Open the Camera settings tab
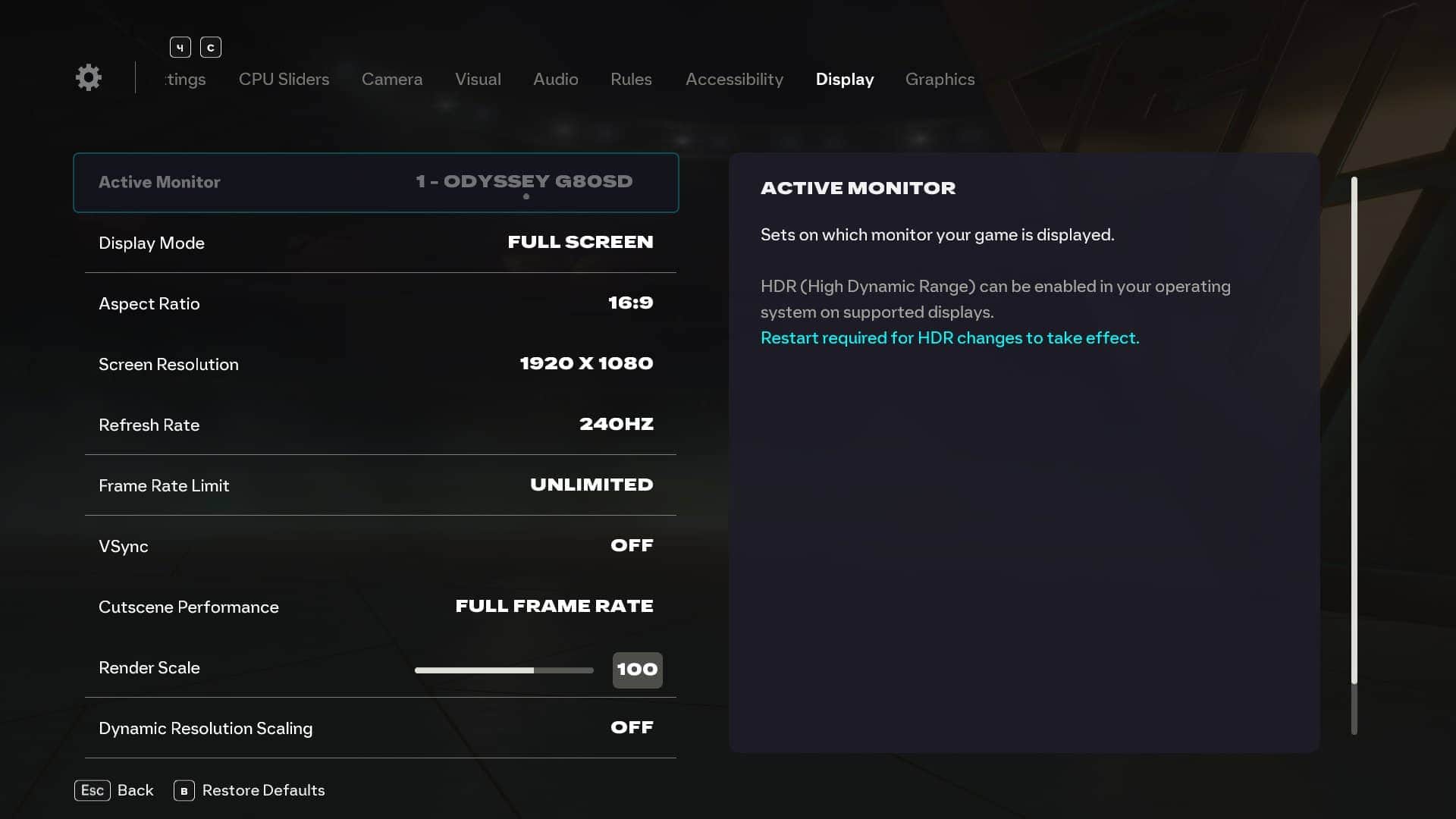Viewport: 1456px width, 819px height. [x=391, y=80]
